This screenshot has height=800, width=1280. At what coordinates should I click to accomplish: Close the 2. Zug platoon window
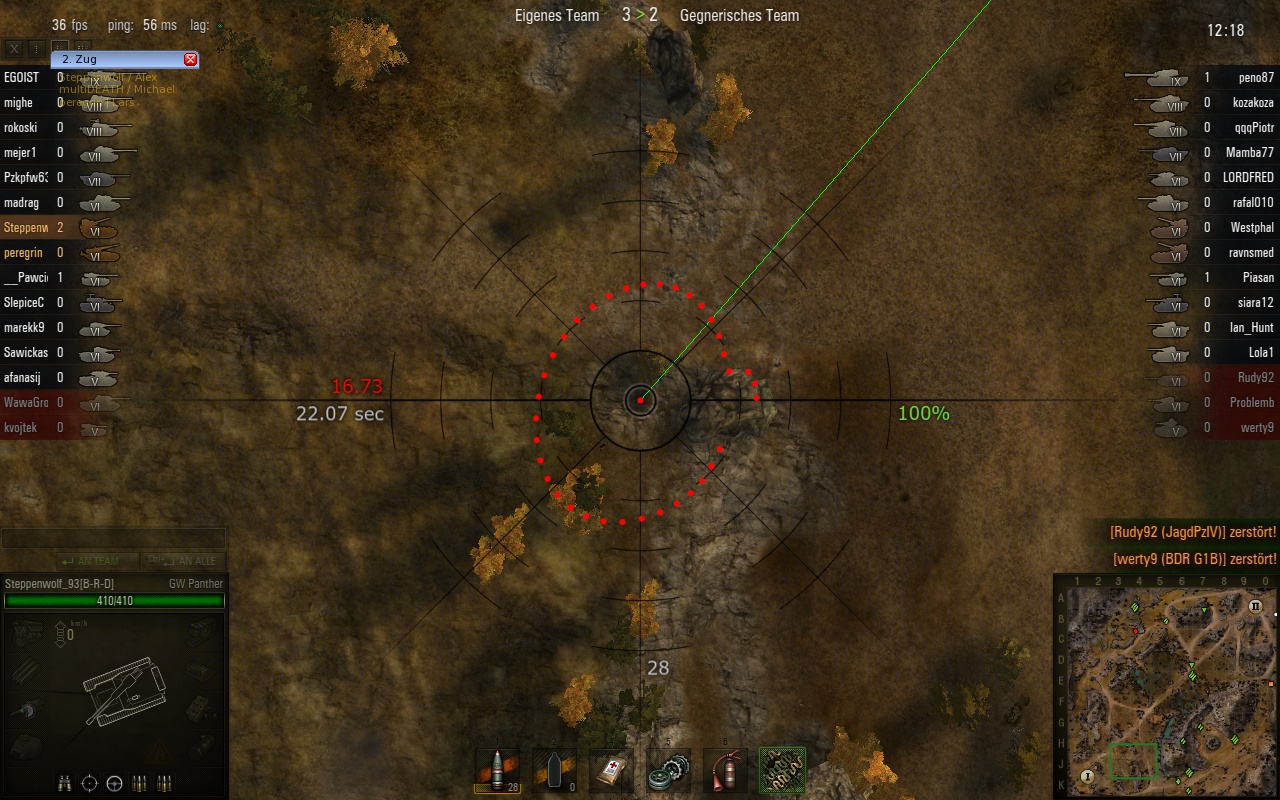(190, 60)
